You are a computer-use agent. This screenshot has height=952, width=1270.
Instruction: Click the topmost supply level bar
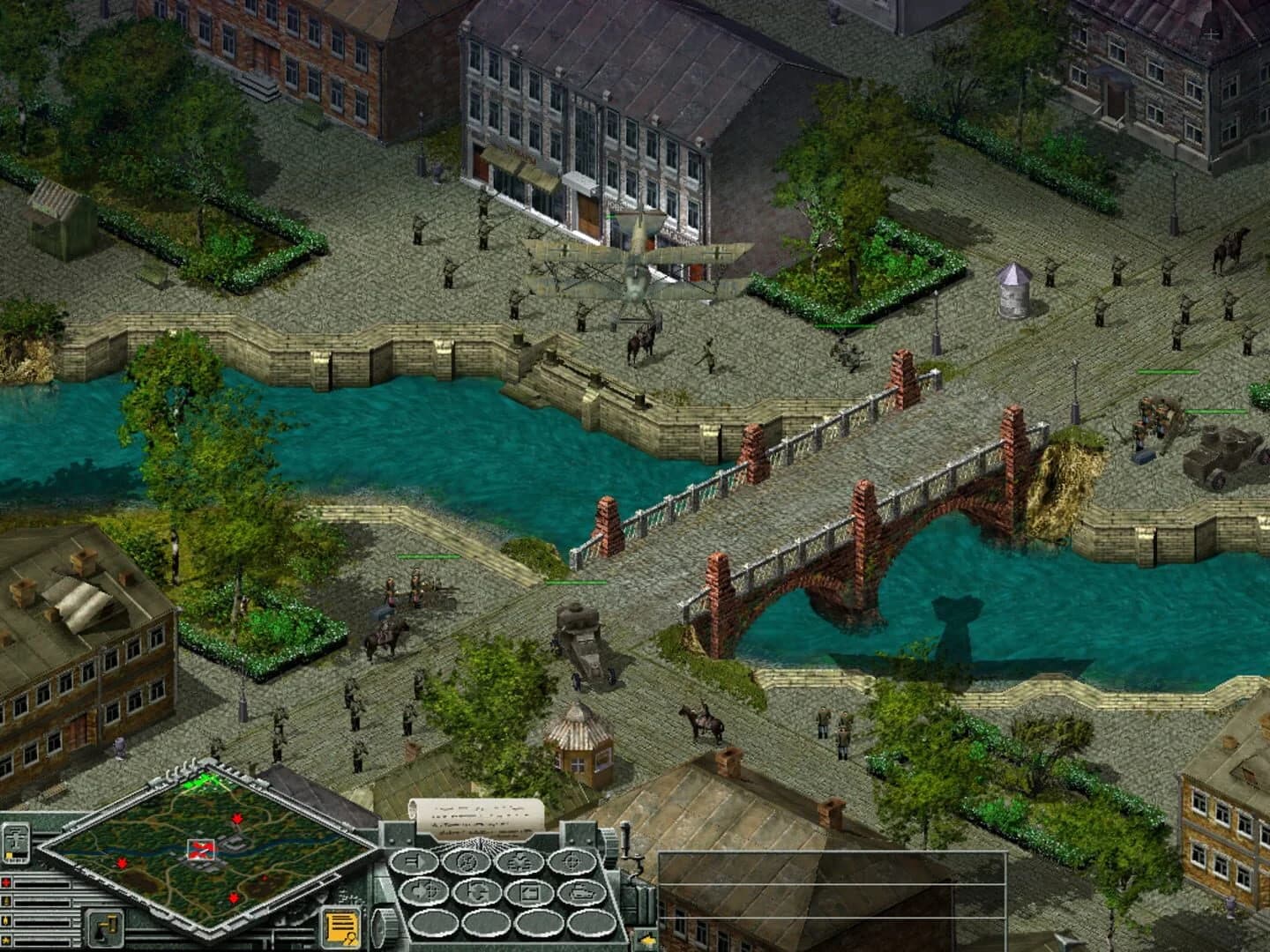click(x=42, y=882)
